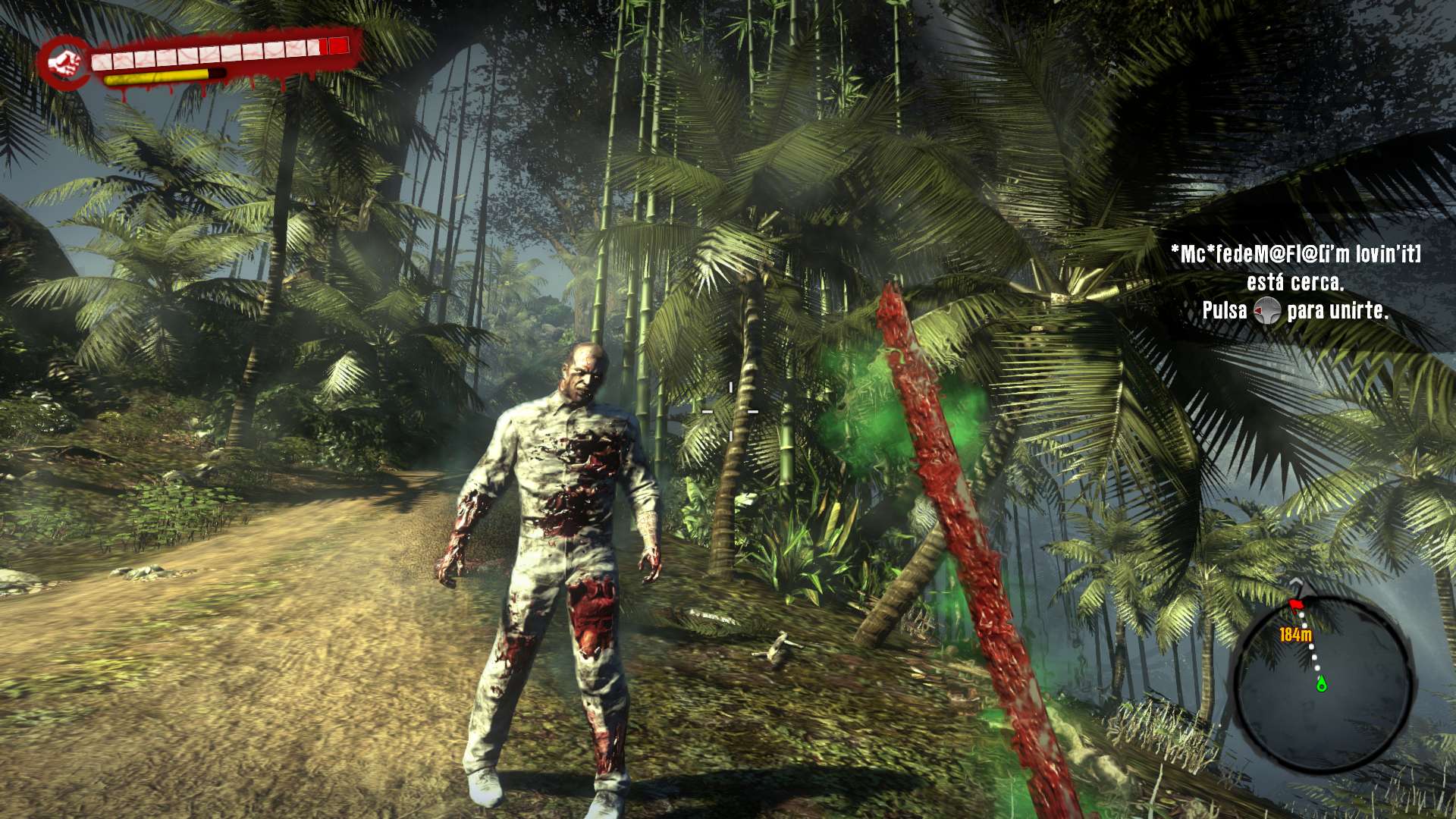Select the nearby player join notification
Image resolution: width=1456 pixels, height=819 pixels.
pyautogui.click(x=1295, y=282)
